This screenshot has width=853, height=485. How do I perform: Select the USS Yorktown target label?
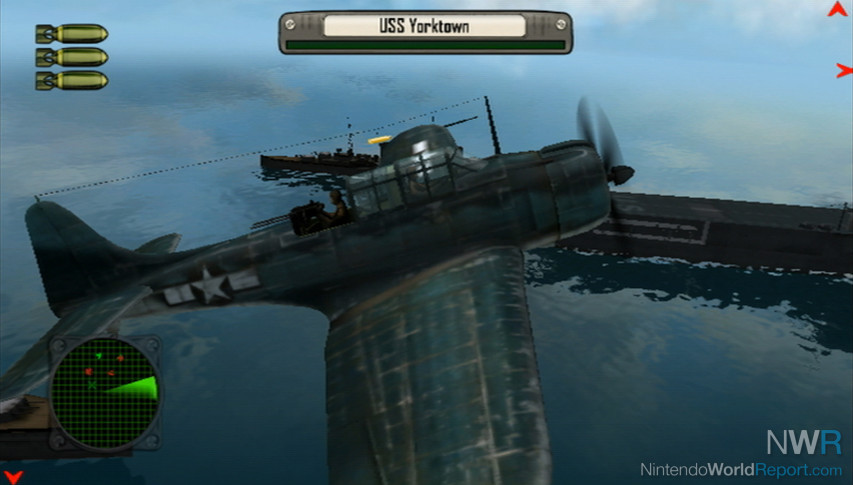point(425,26)
